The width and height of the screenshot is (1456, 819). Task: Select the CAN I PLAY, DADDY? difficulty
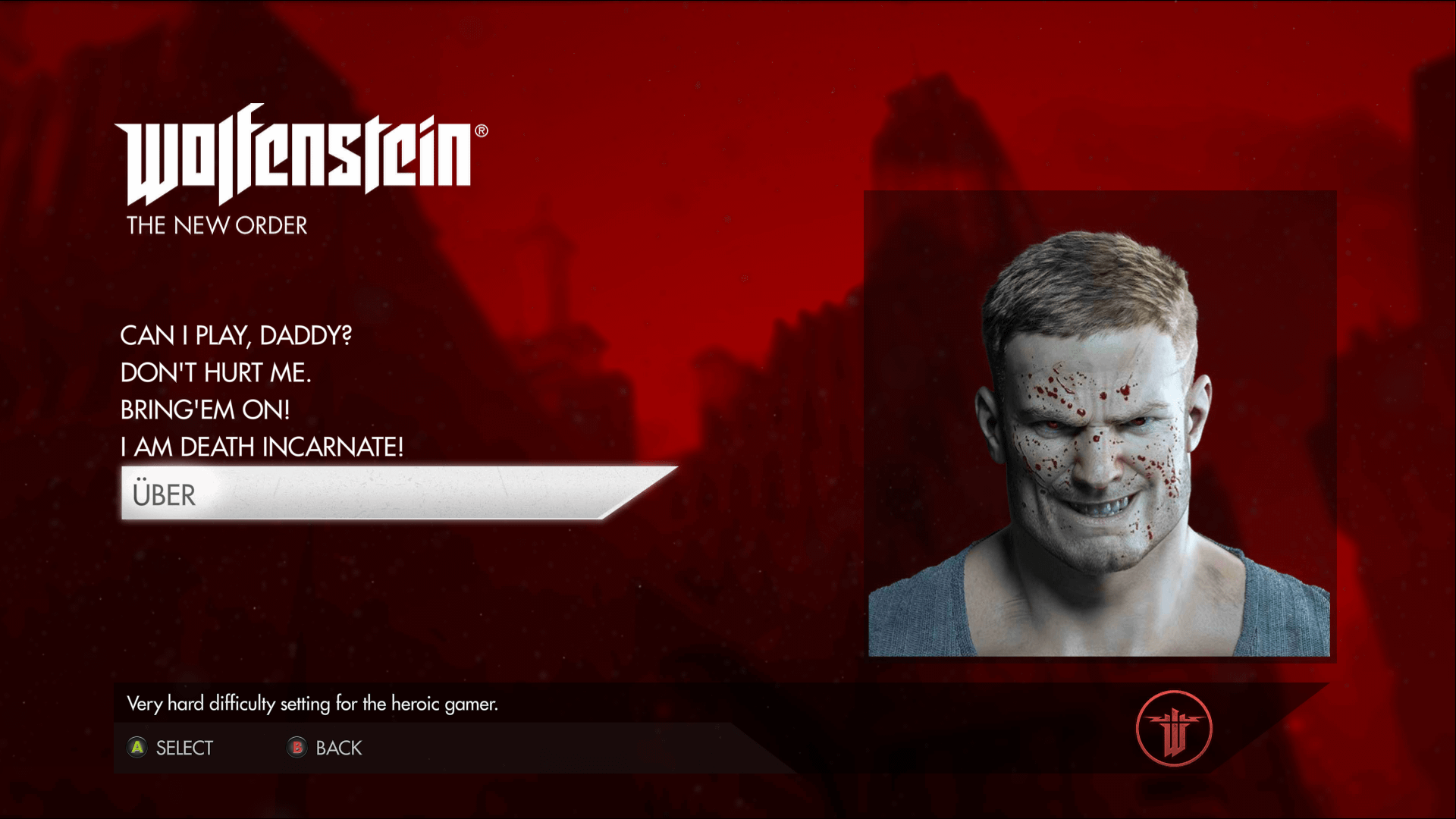(x=237, y=334)
